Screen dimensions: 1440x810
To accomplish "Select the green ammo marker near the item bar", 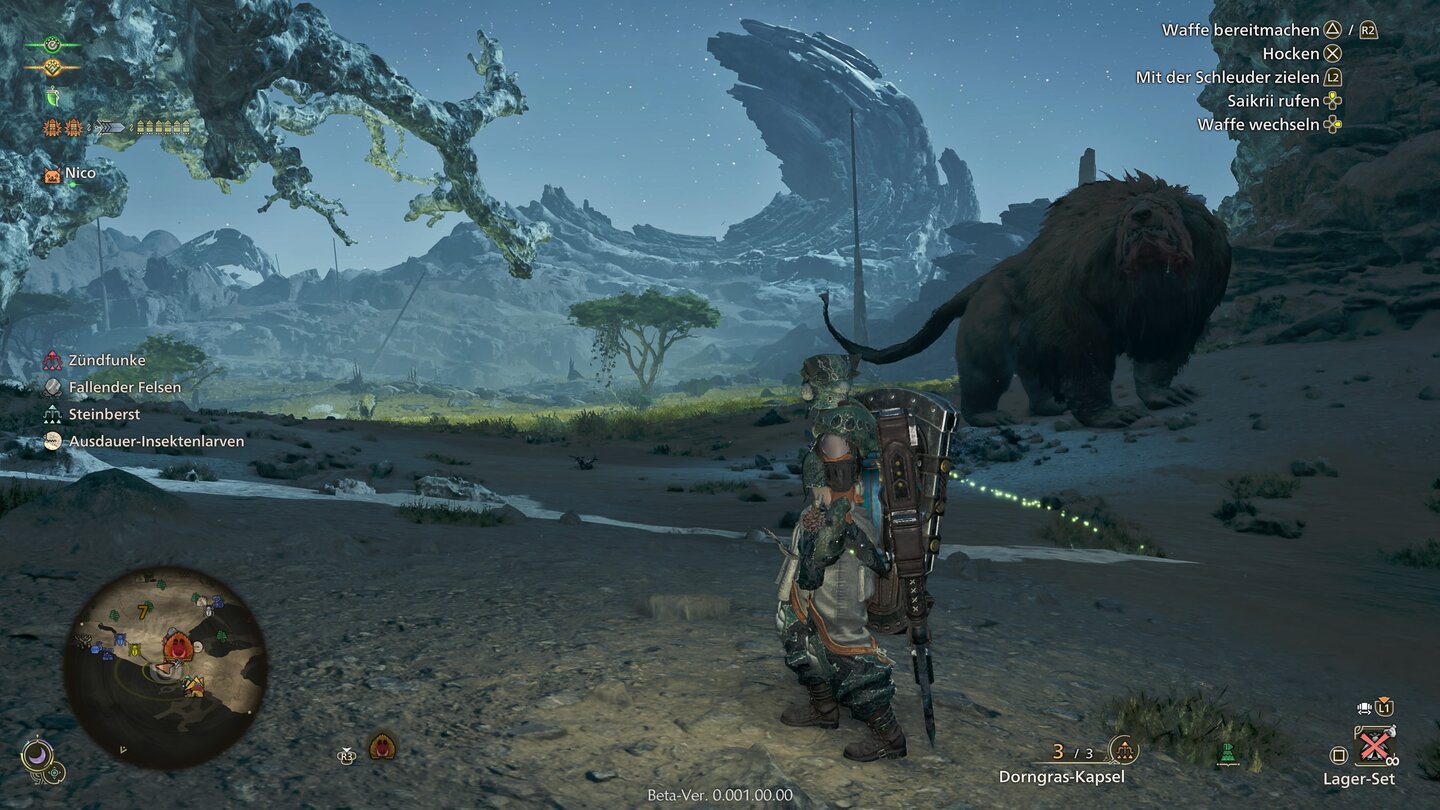I will [x=1228, y=753].
